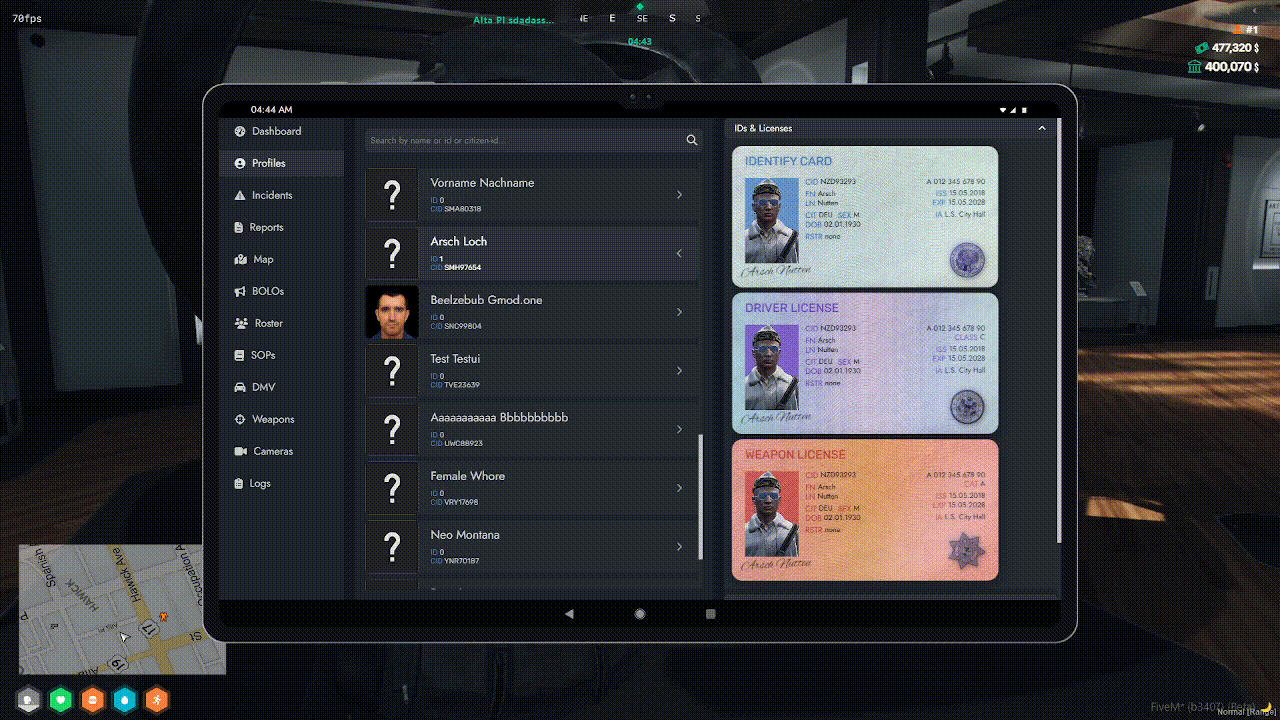The image size is (1280, 720).
Task: Show the BOLOs list
Action: 267,291
